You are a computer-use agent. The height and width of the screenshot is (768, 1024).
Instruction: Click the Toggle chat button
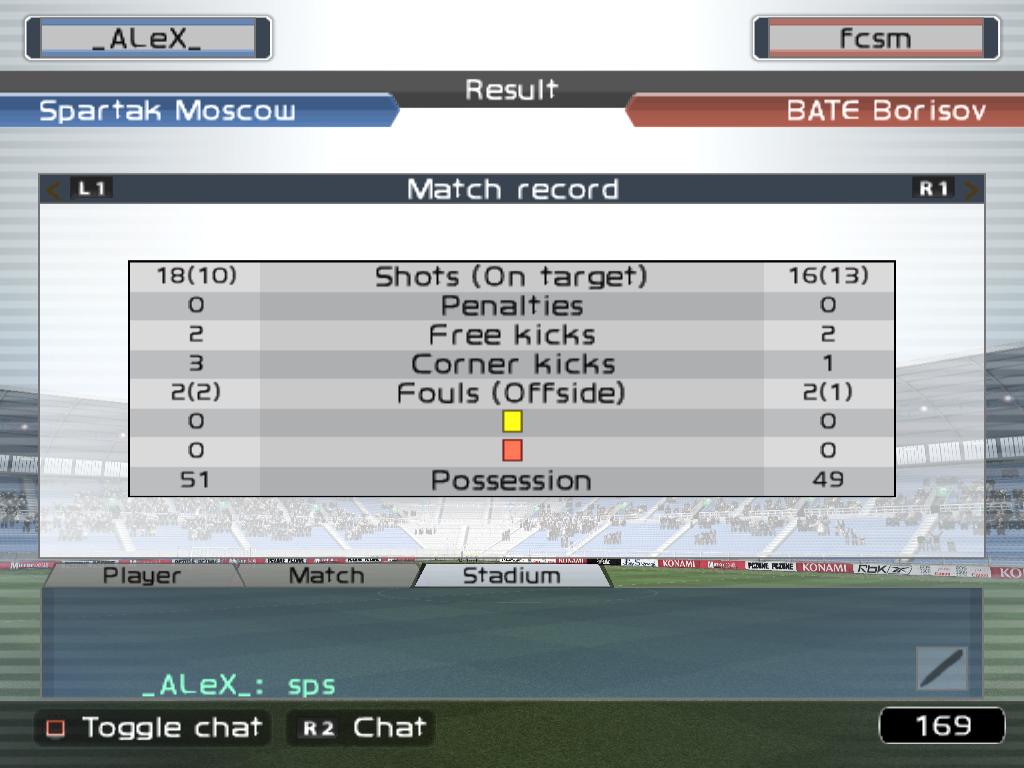pyautogui.click(x=153, y=727)
